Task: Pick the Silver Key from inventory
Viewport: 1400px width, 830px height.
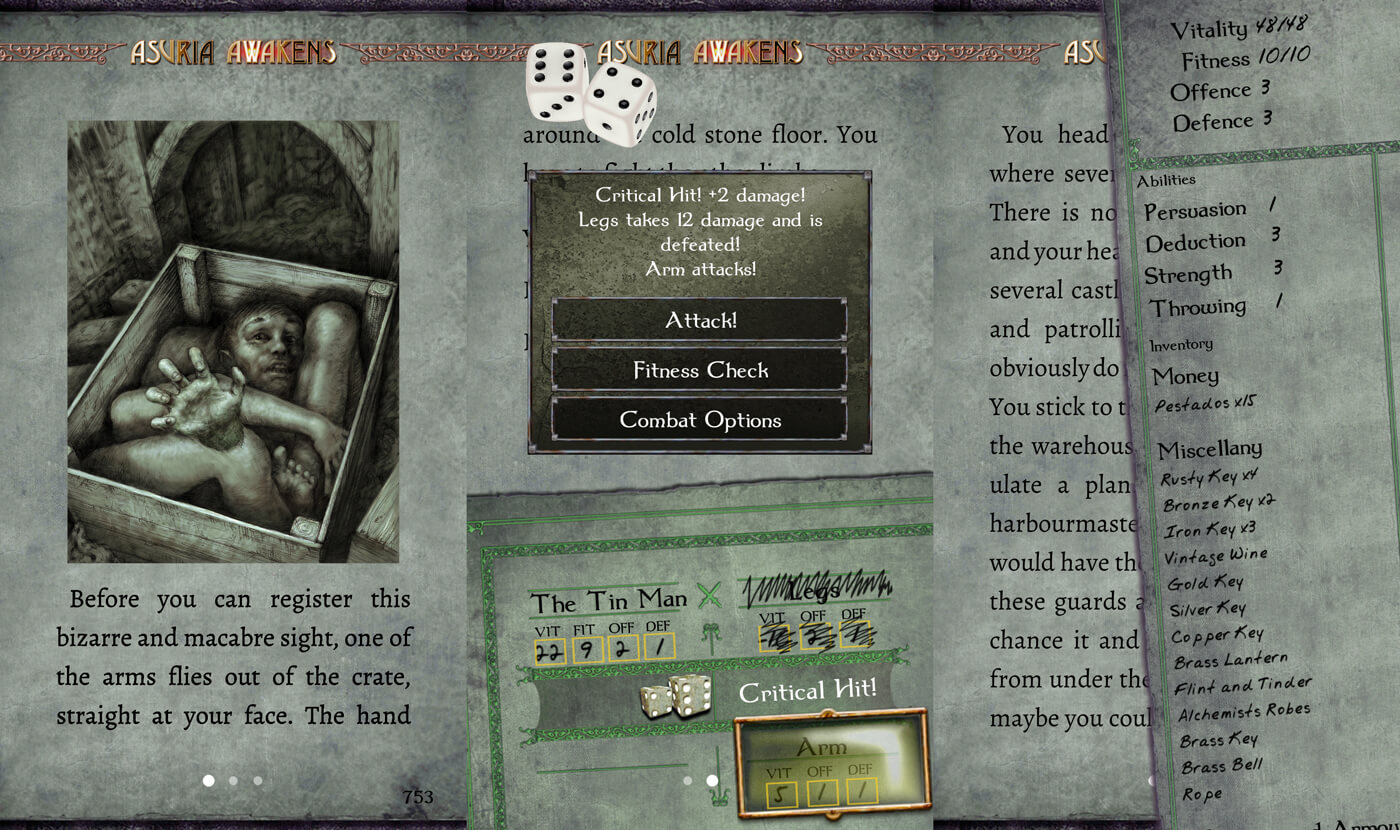Action: click(x=1208, y=609)
